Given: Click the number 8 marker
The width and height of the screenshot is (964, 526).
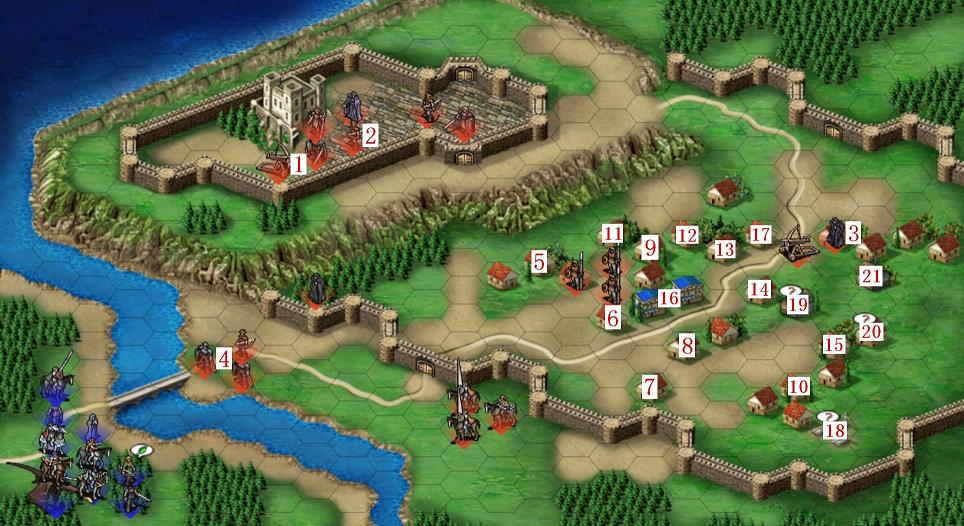Looking at the screenshot, I should (x=687, y=347).
